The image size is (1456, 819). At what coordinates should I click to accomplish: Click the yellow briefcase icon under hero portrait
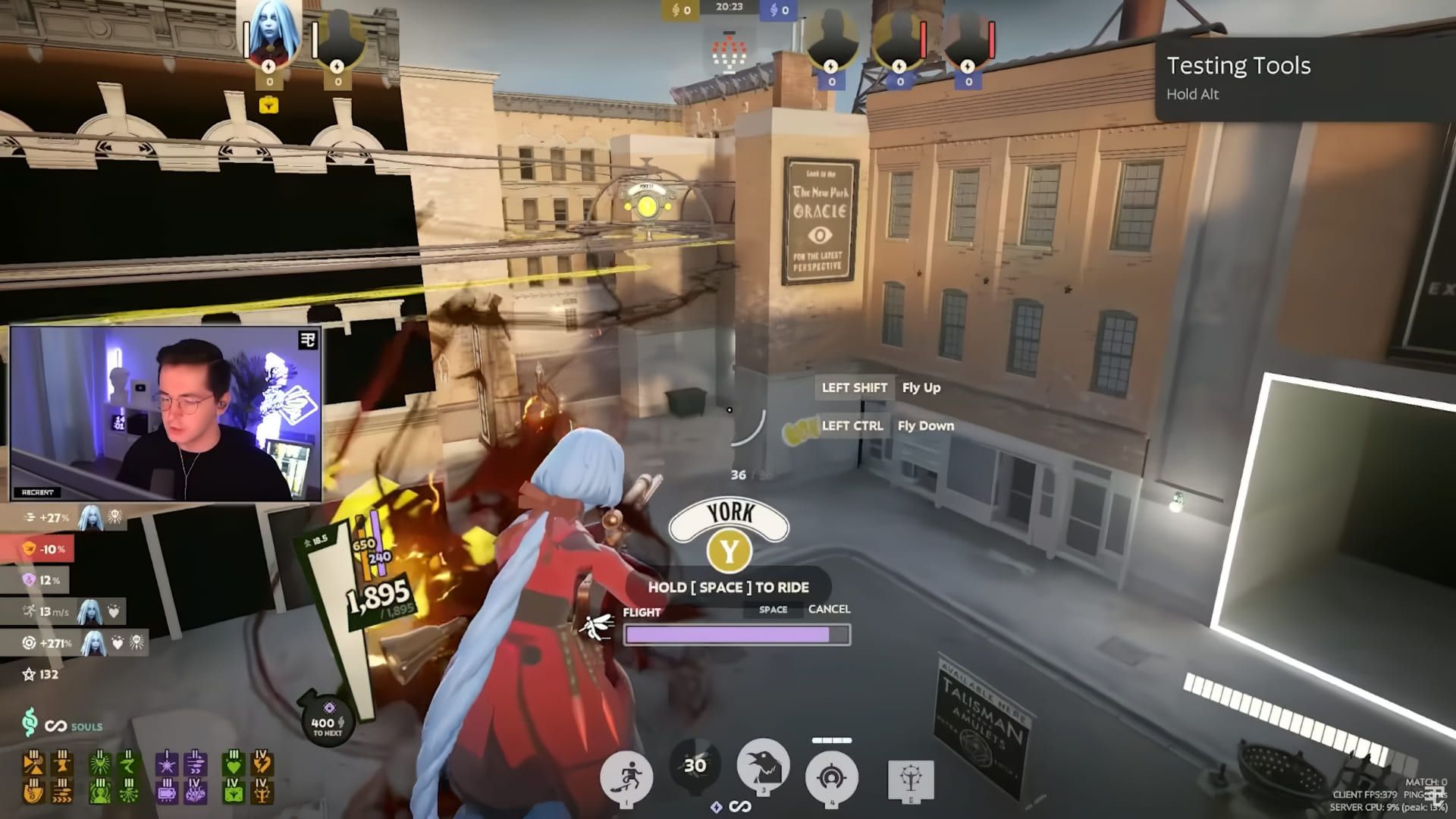click(x=269, y=105)
